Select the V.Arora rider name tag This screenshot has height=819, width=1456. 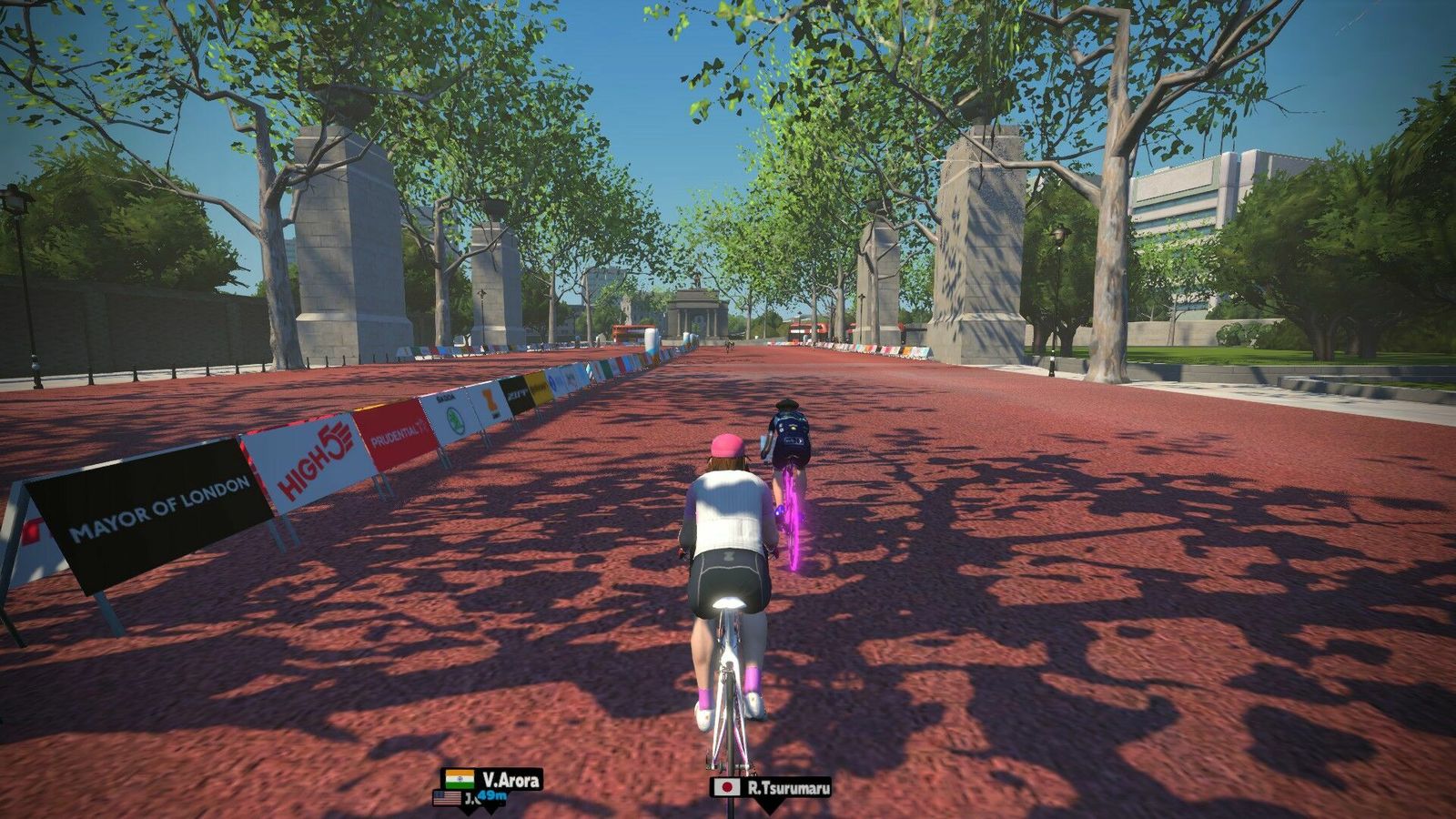(x=492, y=779)
